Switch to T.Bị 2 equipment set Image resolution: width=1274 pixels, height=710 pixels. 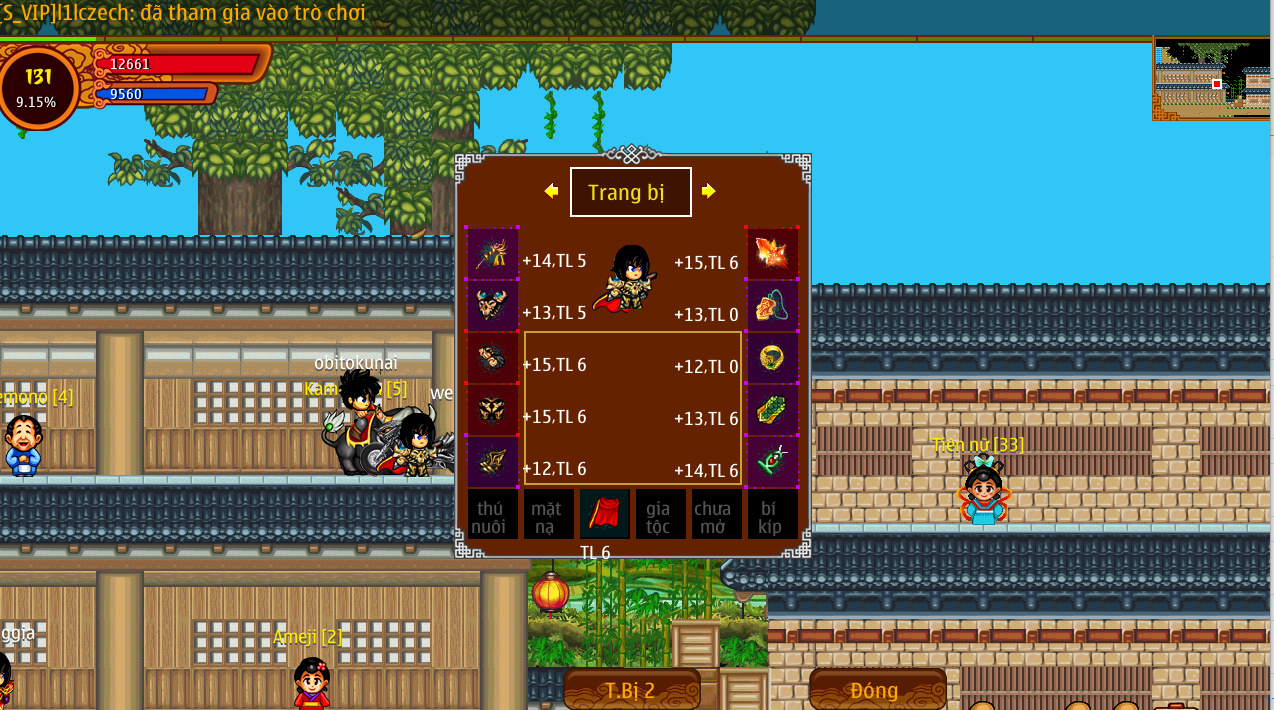point(631,690)
